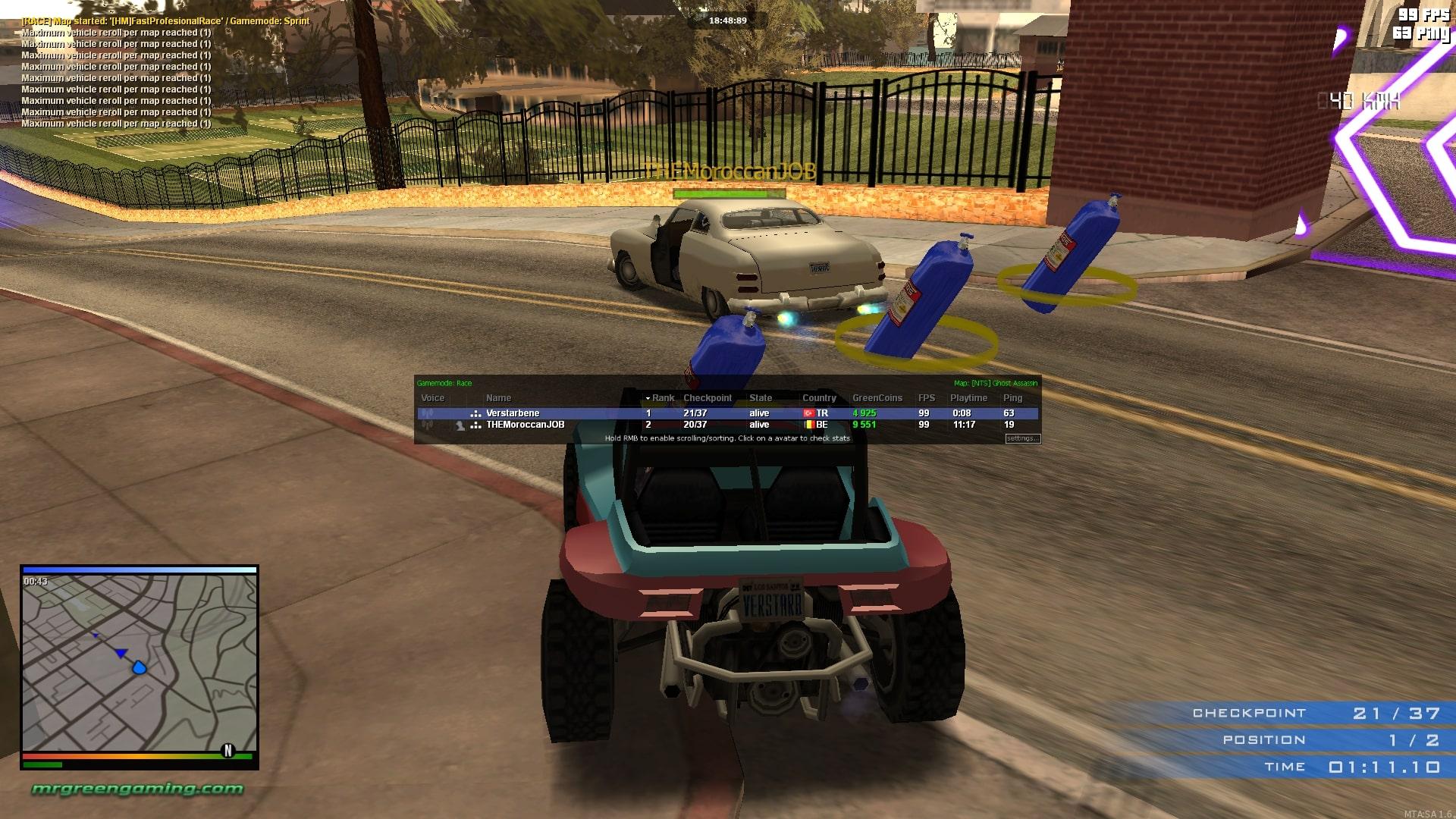Sort scoreboard by the FPS column

tap(926, 398)
